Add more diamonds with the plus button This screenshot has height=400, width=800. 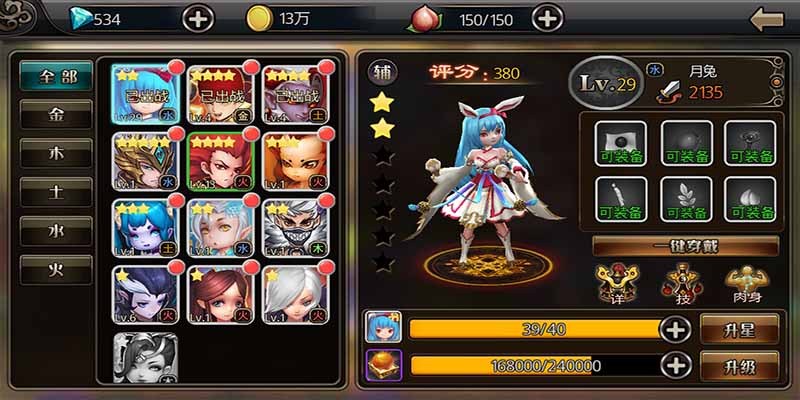click(x=198, y=18)
